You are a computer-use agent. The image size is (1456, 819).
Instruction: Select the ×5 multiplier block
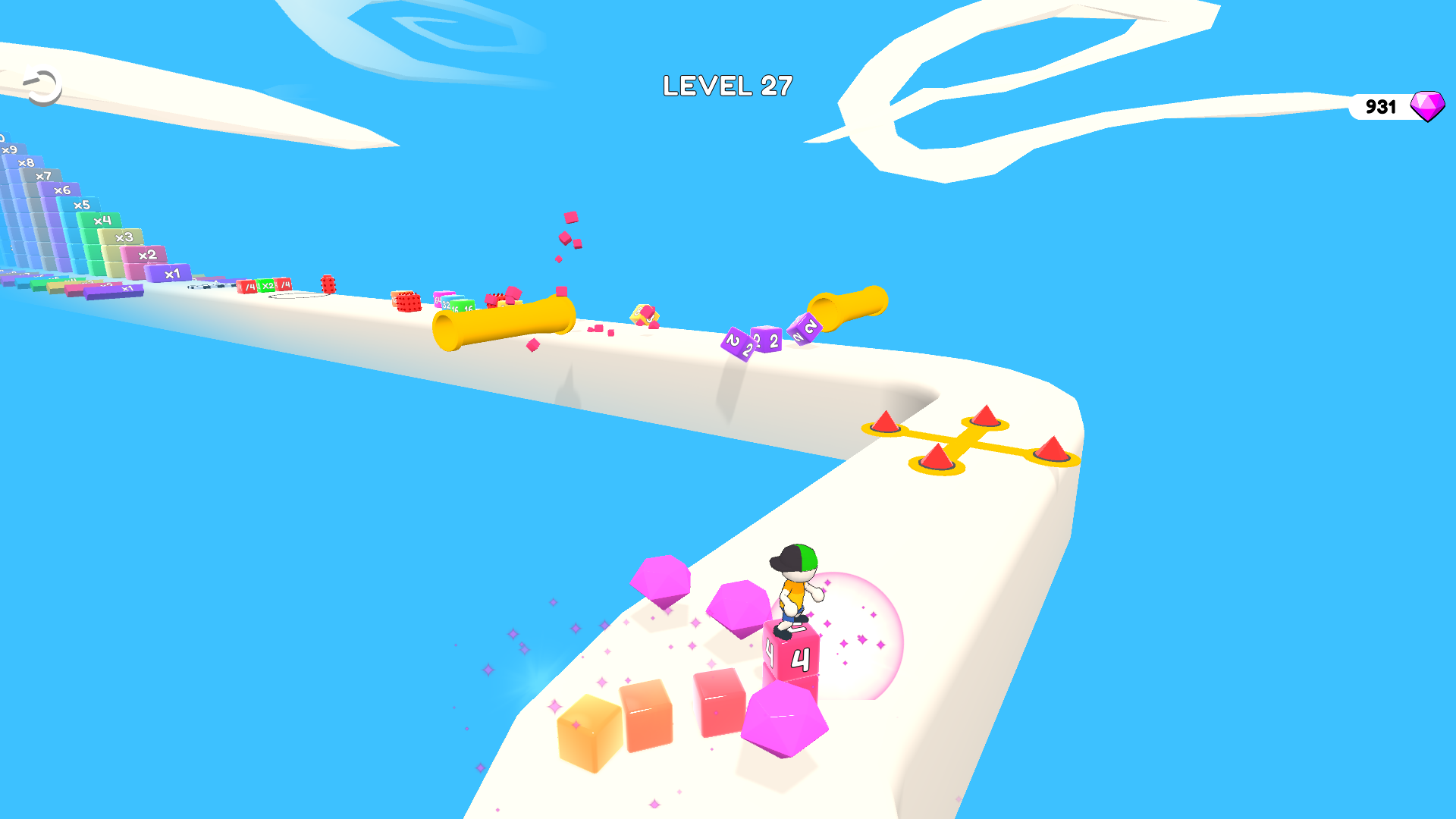tap(82, 205)
